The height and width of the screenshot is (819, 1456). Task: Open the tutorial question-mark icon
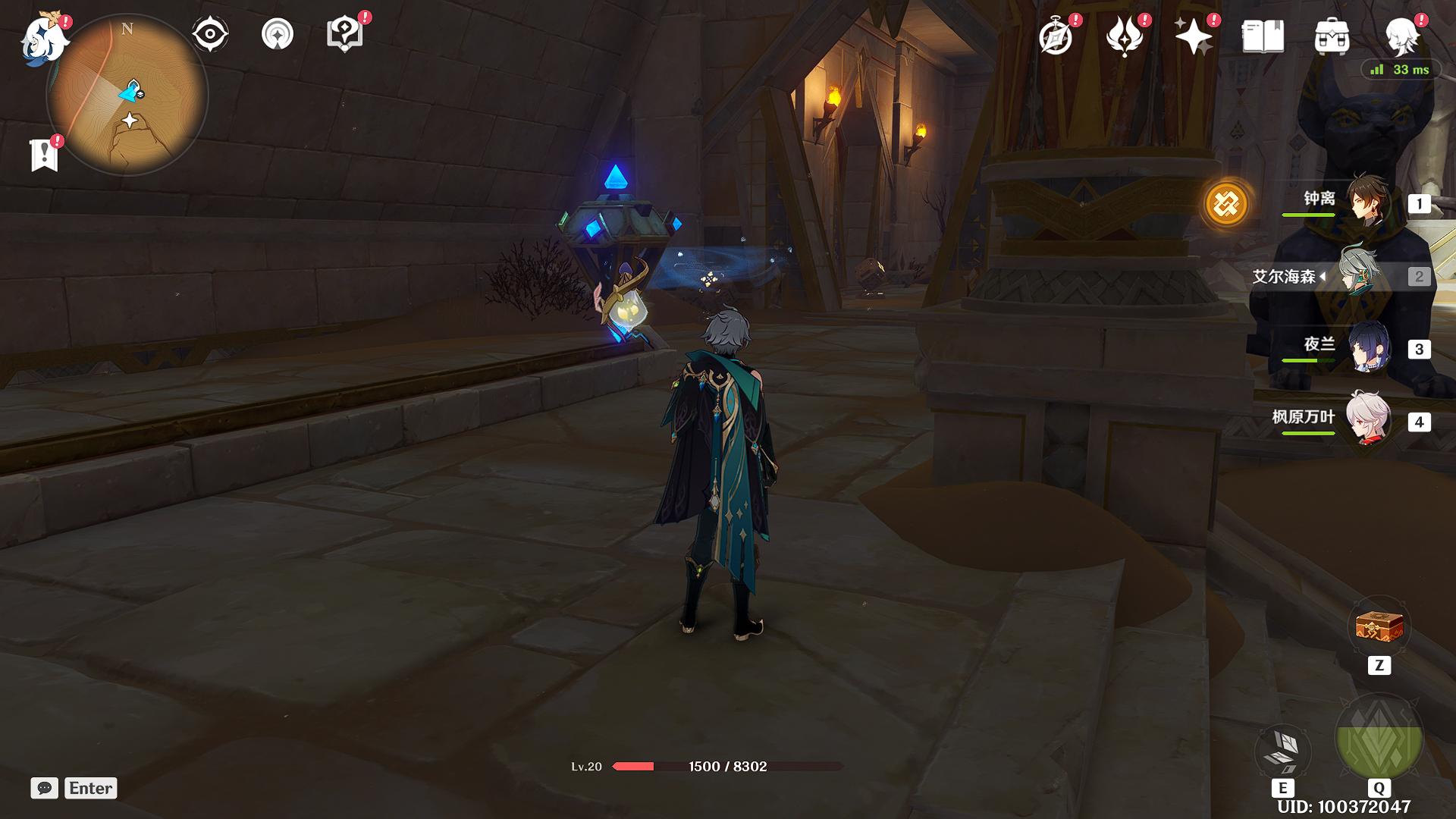click(x=344, y=34)
